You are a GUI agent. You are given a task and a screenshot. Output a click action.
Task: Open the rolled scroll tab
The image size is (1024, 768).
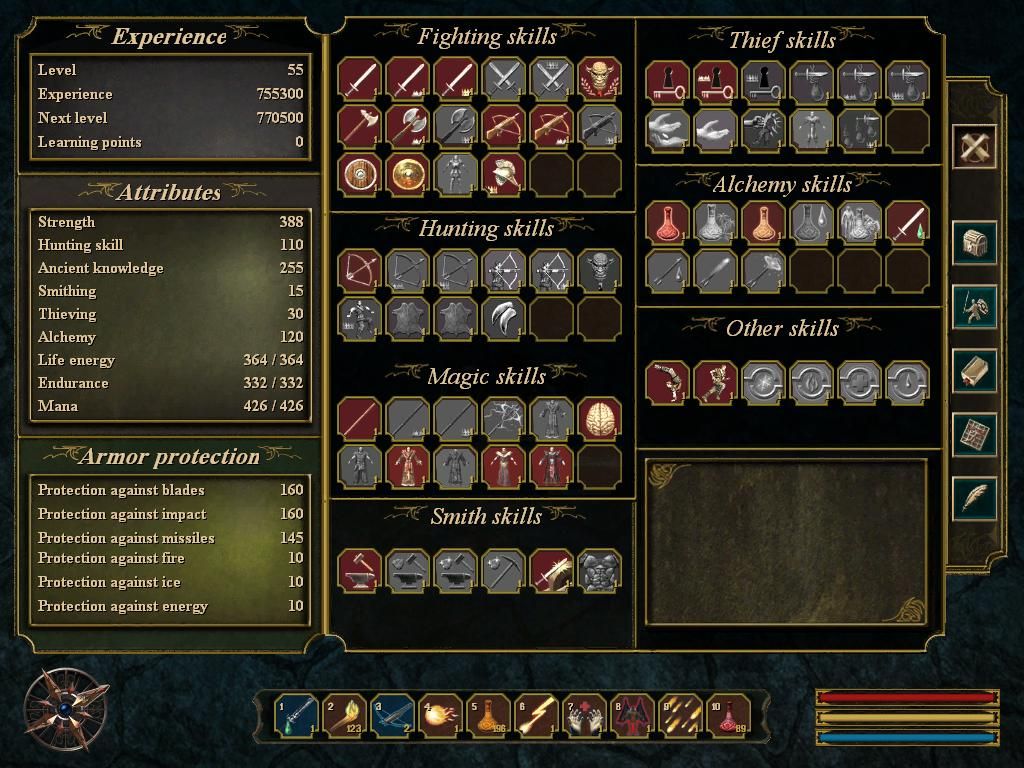coord(974,371)
